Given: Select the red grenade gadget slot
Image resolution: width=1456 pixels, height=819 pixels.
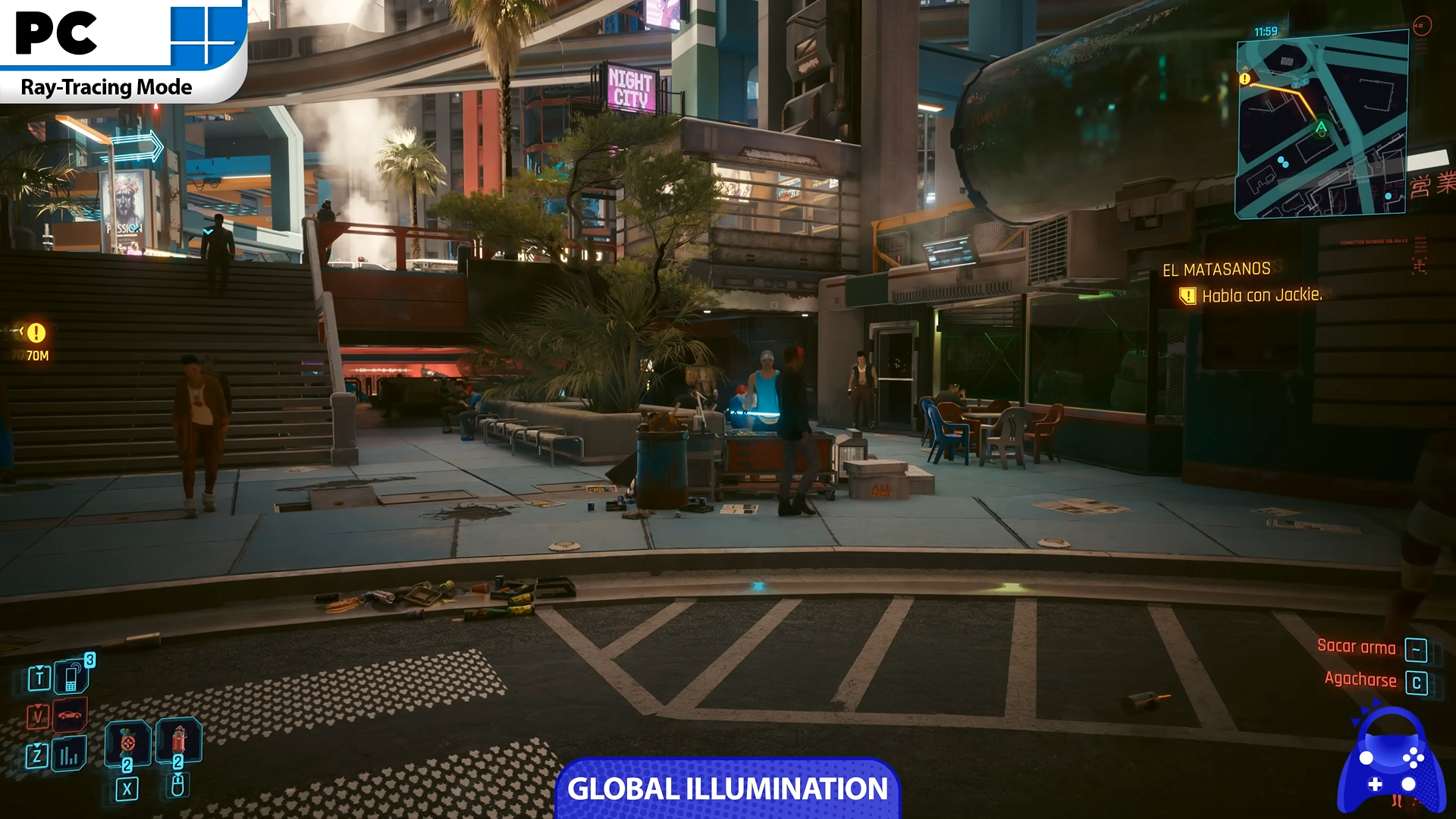Looking at the screenshot, I should [x=179, y=739].
